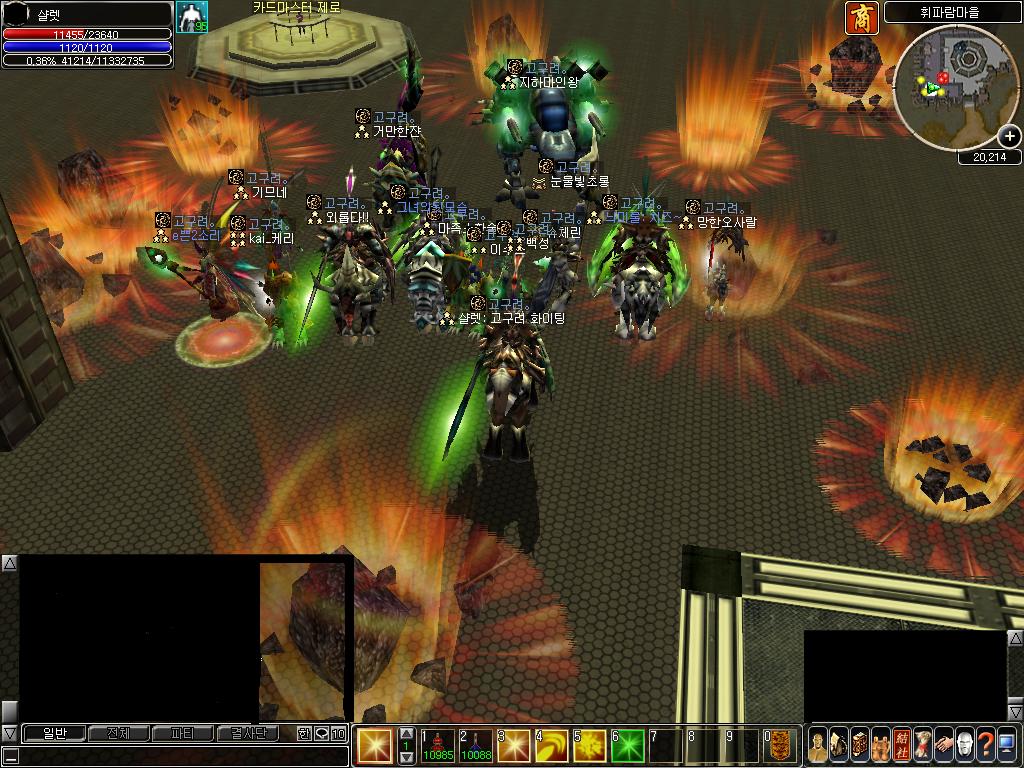Switch to the 일반 chat tab

[x=54, y=733]
